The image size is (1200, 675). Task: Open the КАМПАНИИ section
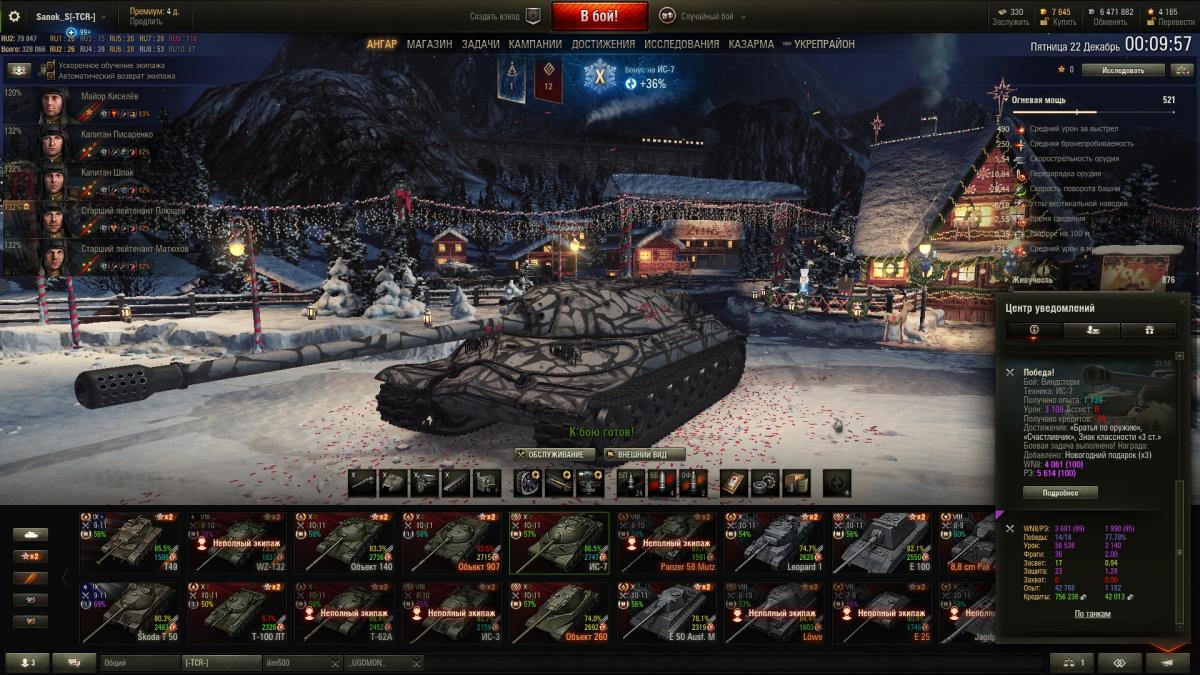pyautogui.click(x=535, y=44)
